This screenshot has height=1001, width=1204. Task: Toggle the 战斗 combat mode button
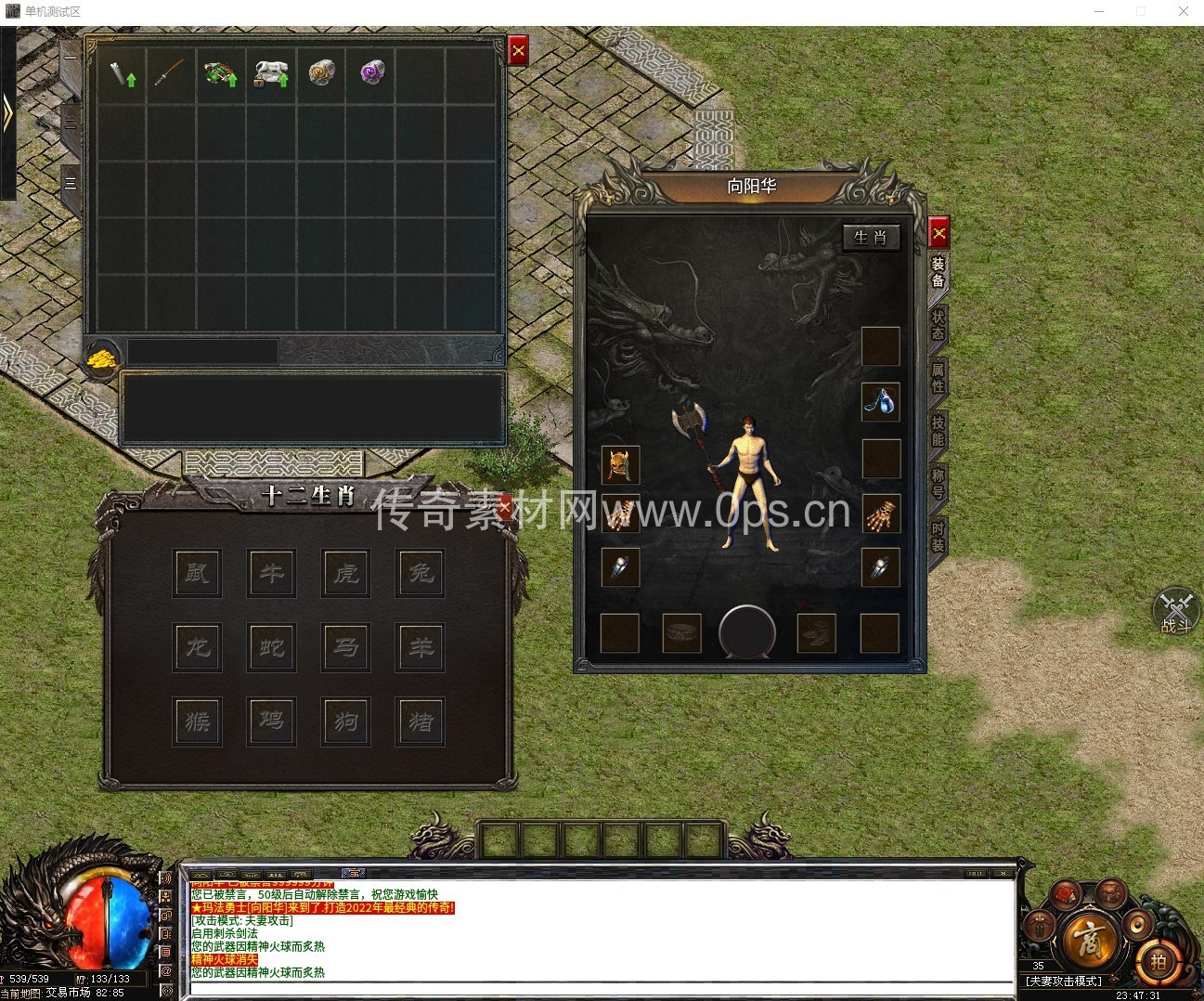click(x=1176, y=612)
